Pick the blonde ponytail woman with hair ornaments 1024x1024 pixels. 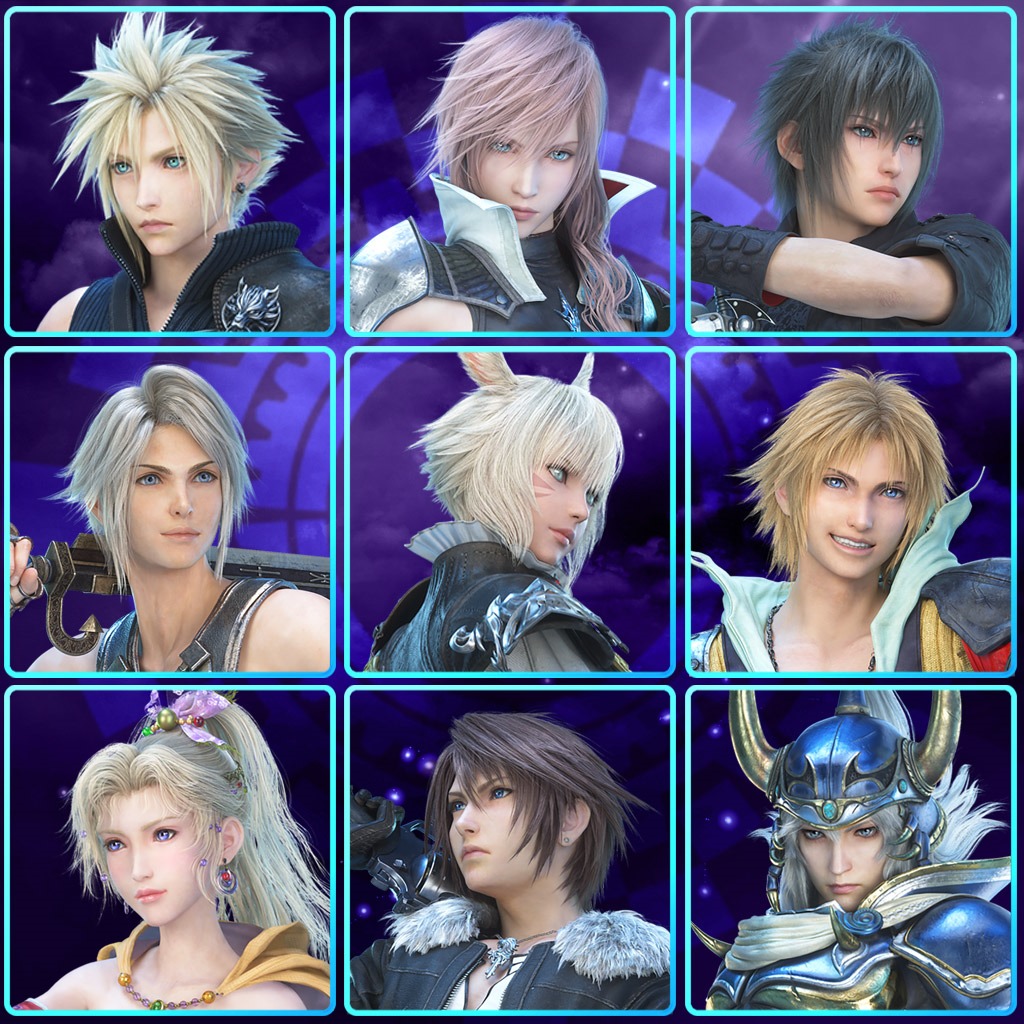(169, 851)
